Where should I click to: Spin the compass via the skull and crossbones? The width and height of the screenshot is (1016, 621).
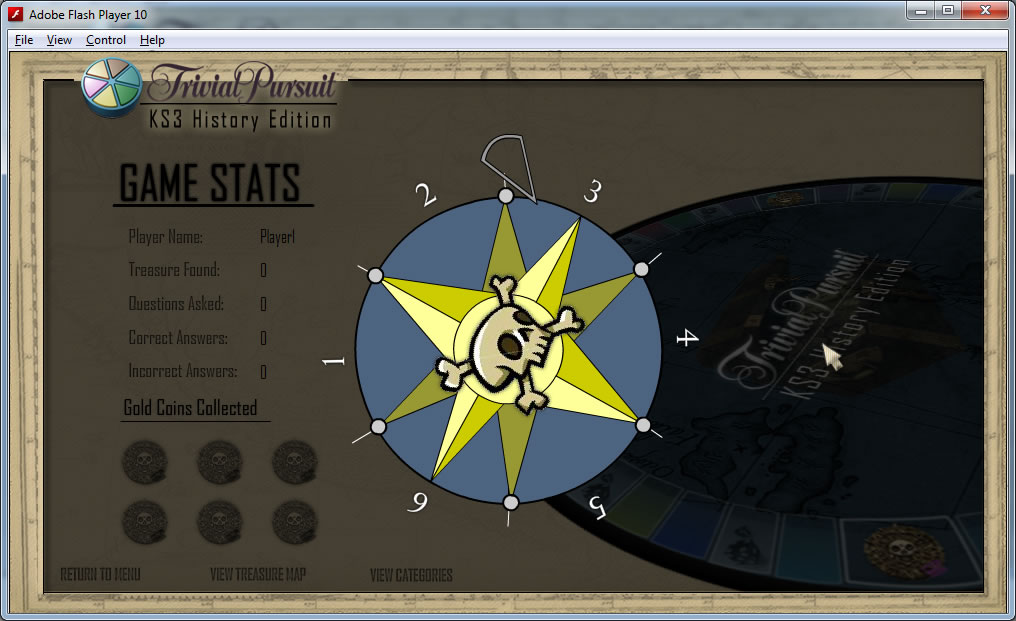coord(508,347)
